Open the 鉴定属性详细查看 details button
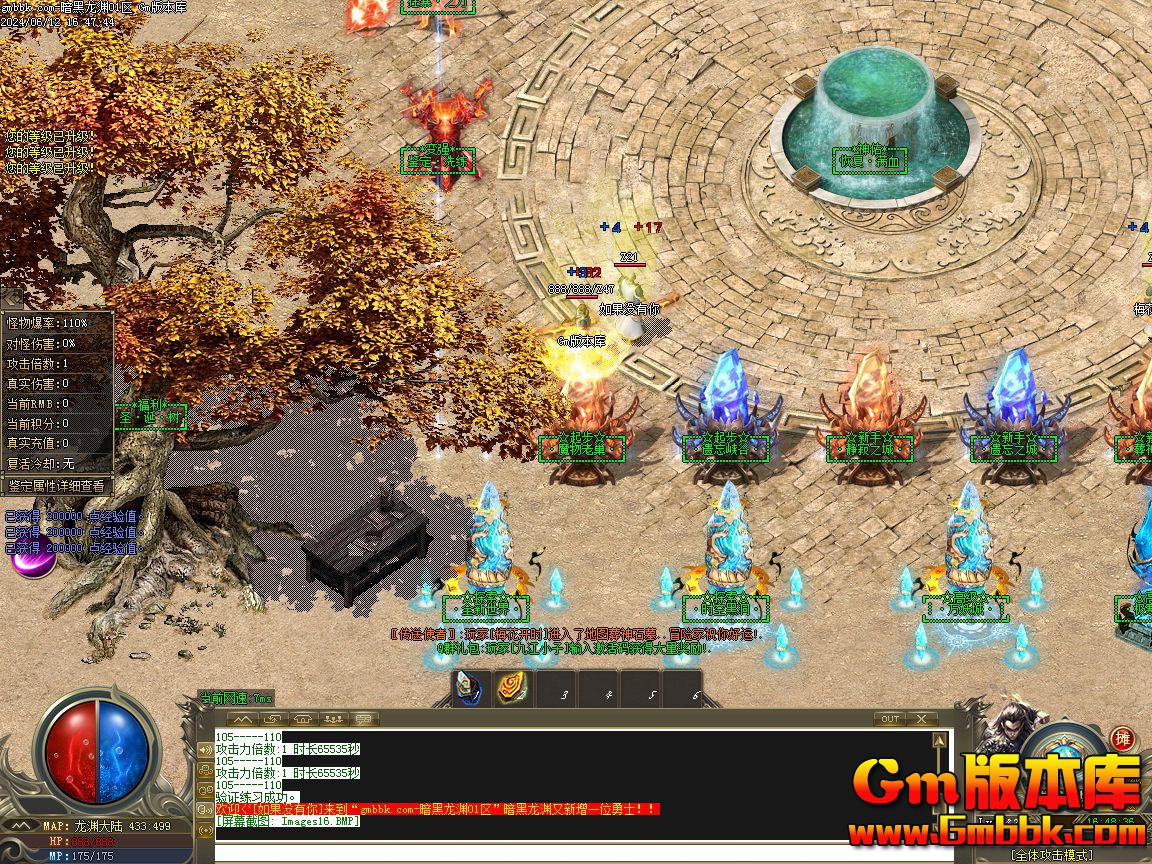 (56, 485)
